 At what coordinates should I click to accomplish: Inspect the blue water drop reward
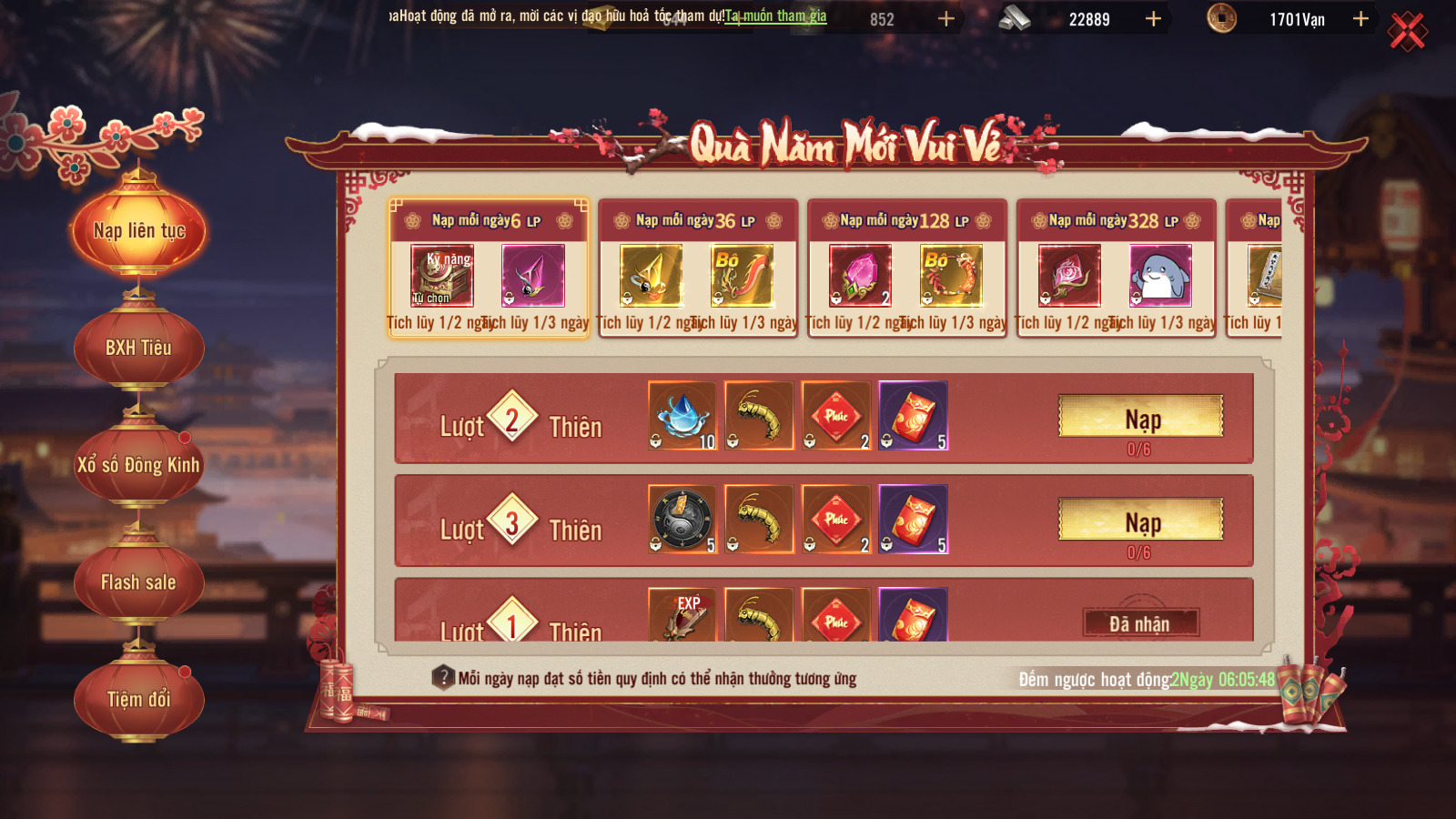coord(682,415)
